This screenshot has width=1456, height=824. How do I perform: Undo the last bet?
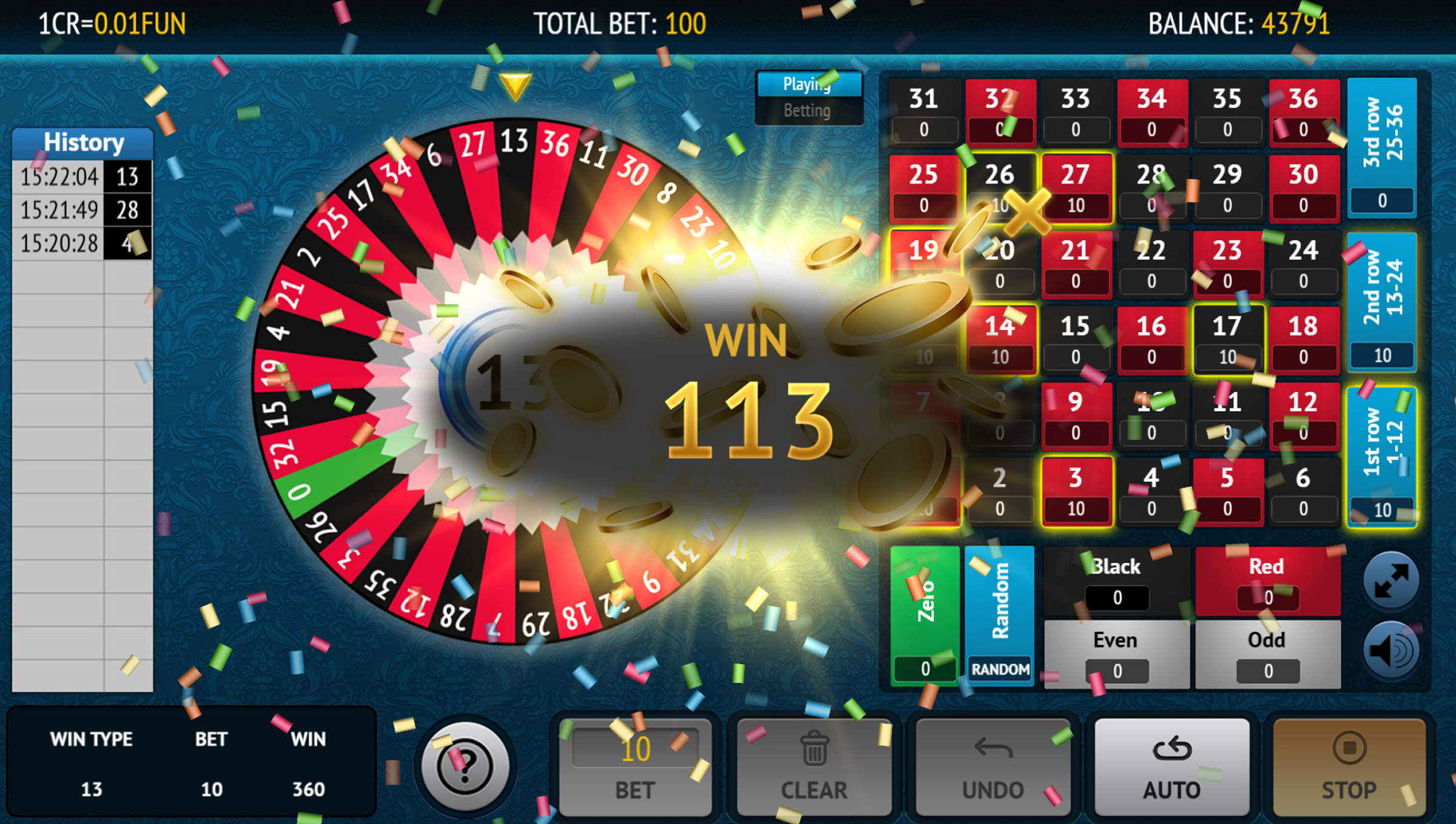(993, 767)
